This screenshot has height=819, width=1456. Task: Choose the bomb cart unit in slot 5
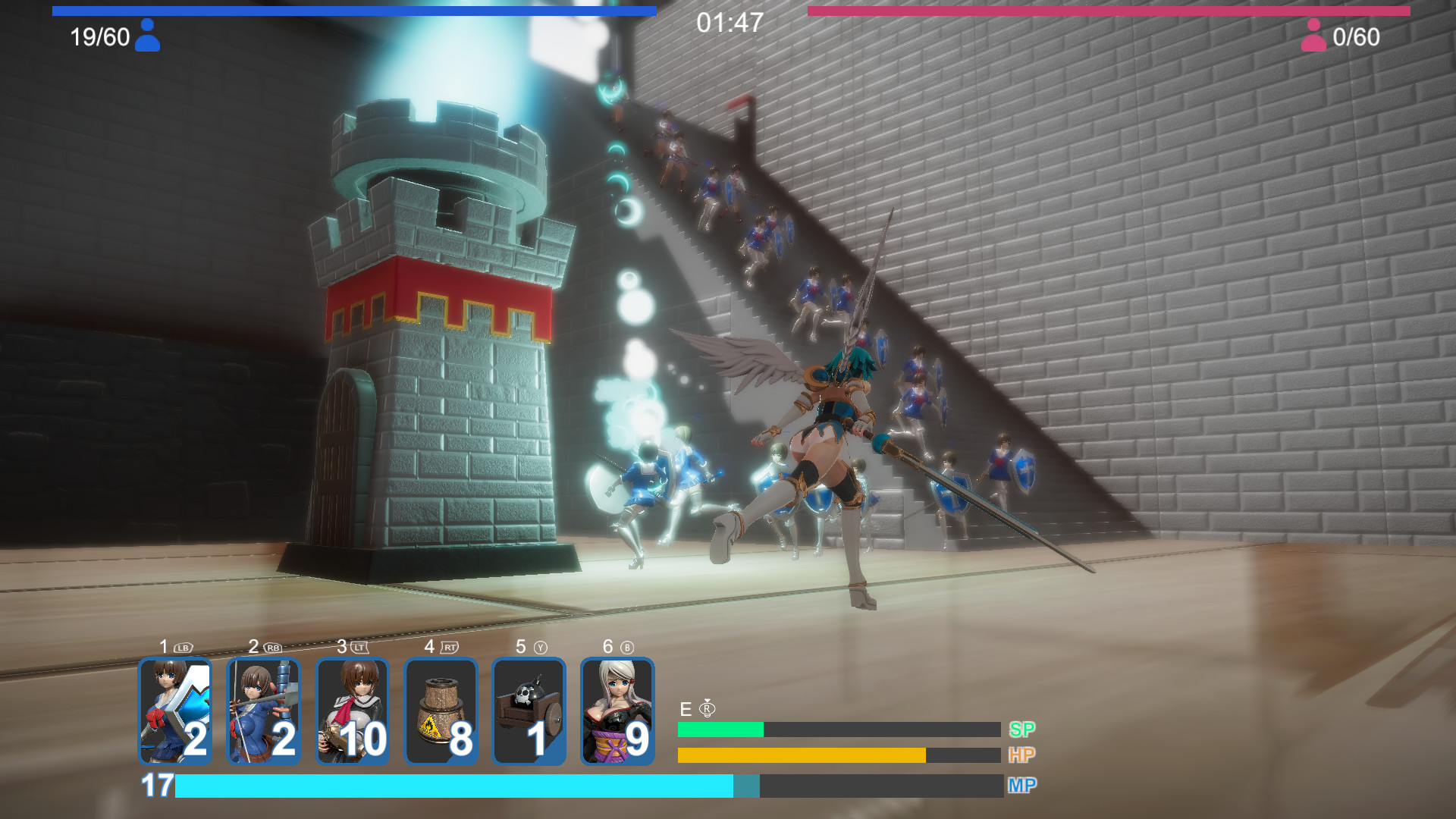click(529, 711)
